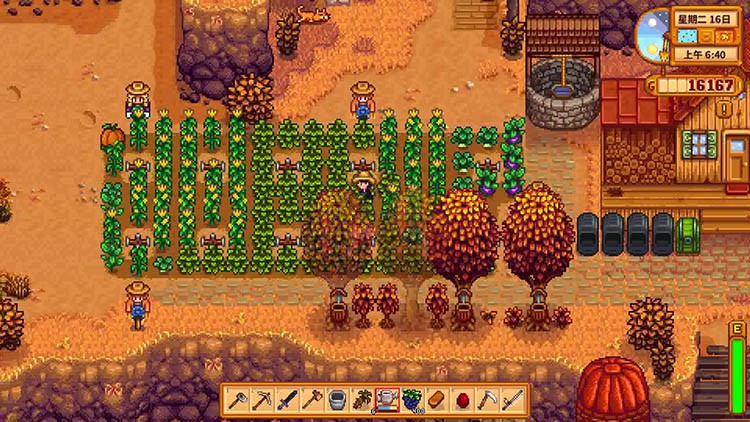Pick the red egg-shaped item slot
The height and width of the screenshot is (422, 750).
[462, 400]
